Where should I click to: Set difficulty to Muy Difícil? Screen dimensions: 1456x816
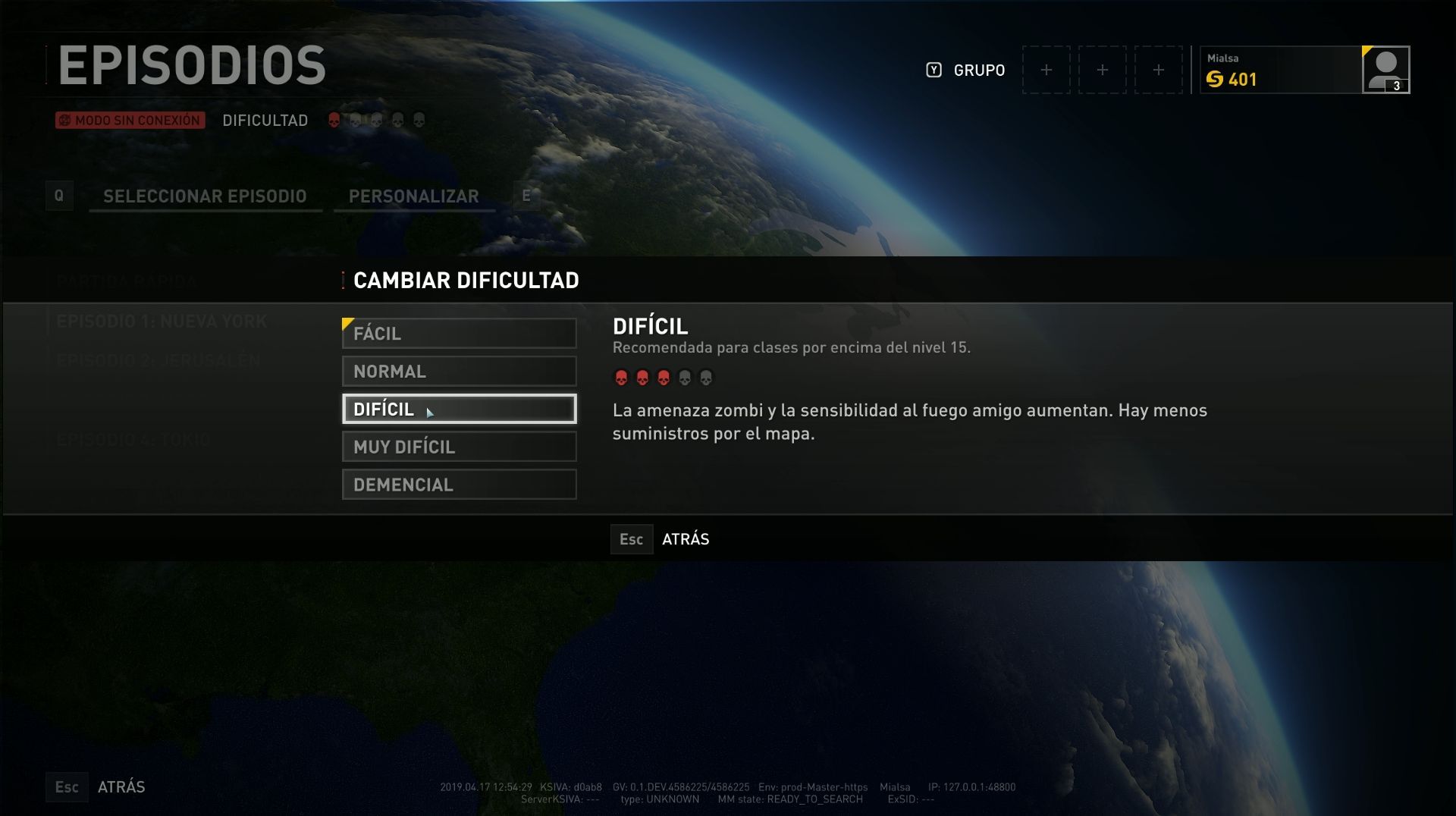459,447
